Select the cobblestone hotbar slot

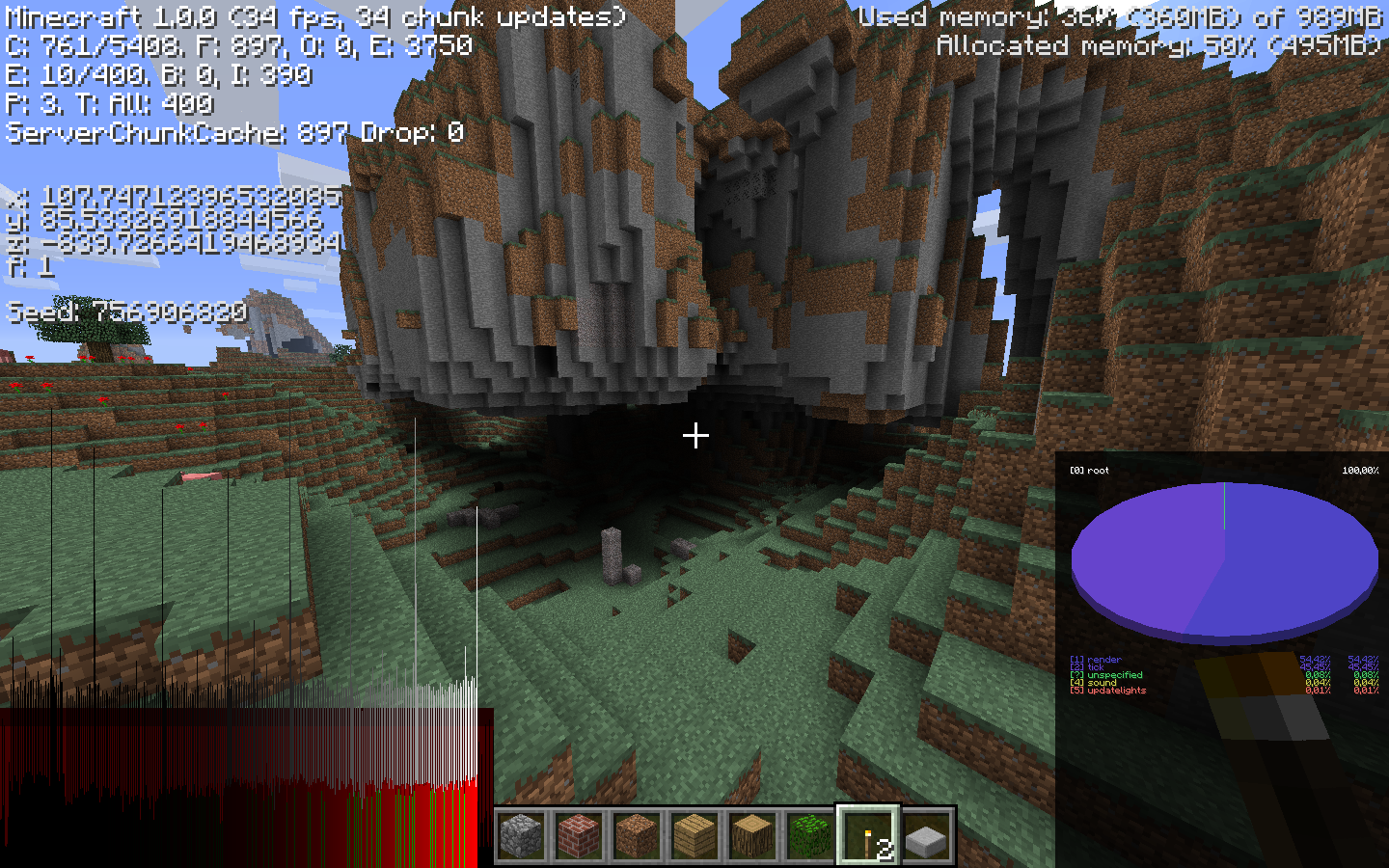[522, 835]
